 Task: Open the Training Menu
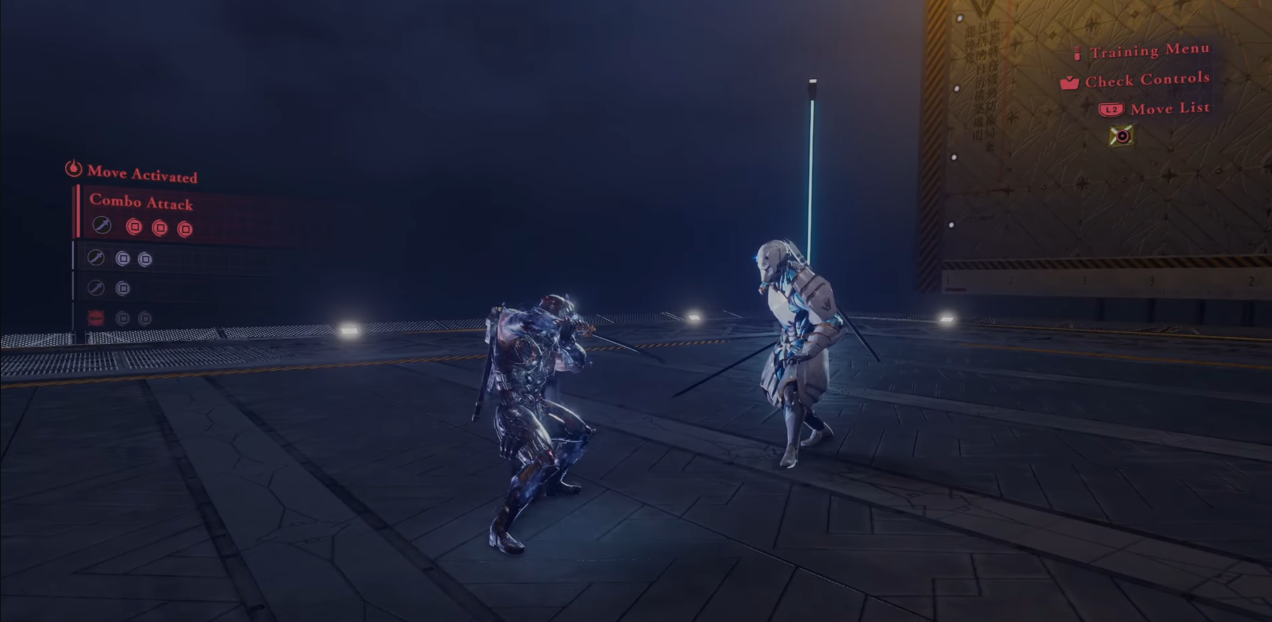tap(1149, 51)
